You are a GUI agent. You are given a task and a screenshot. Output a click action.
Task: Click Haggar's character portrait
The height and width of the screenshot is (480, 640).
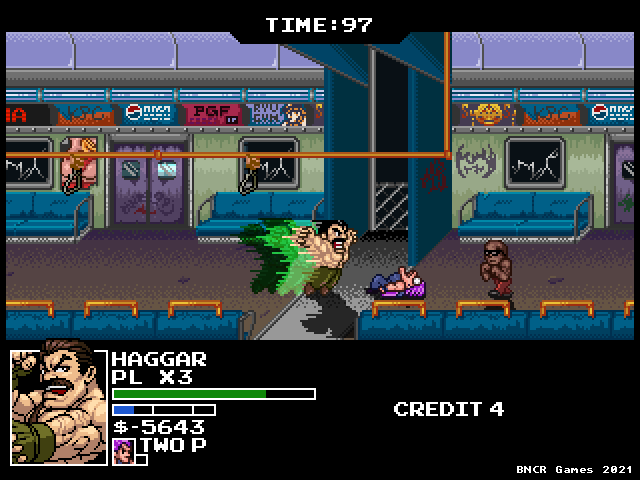58,404
